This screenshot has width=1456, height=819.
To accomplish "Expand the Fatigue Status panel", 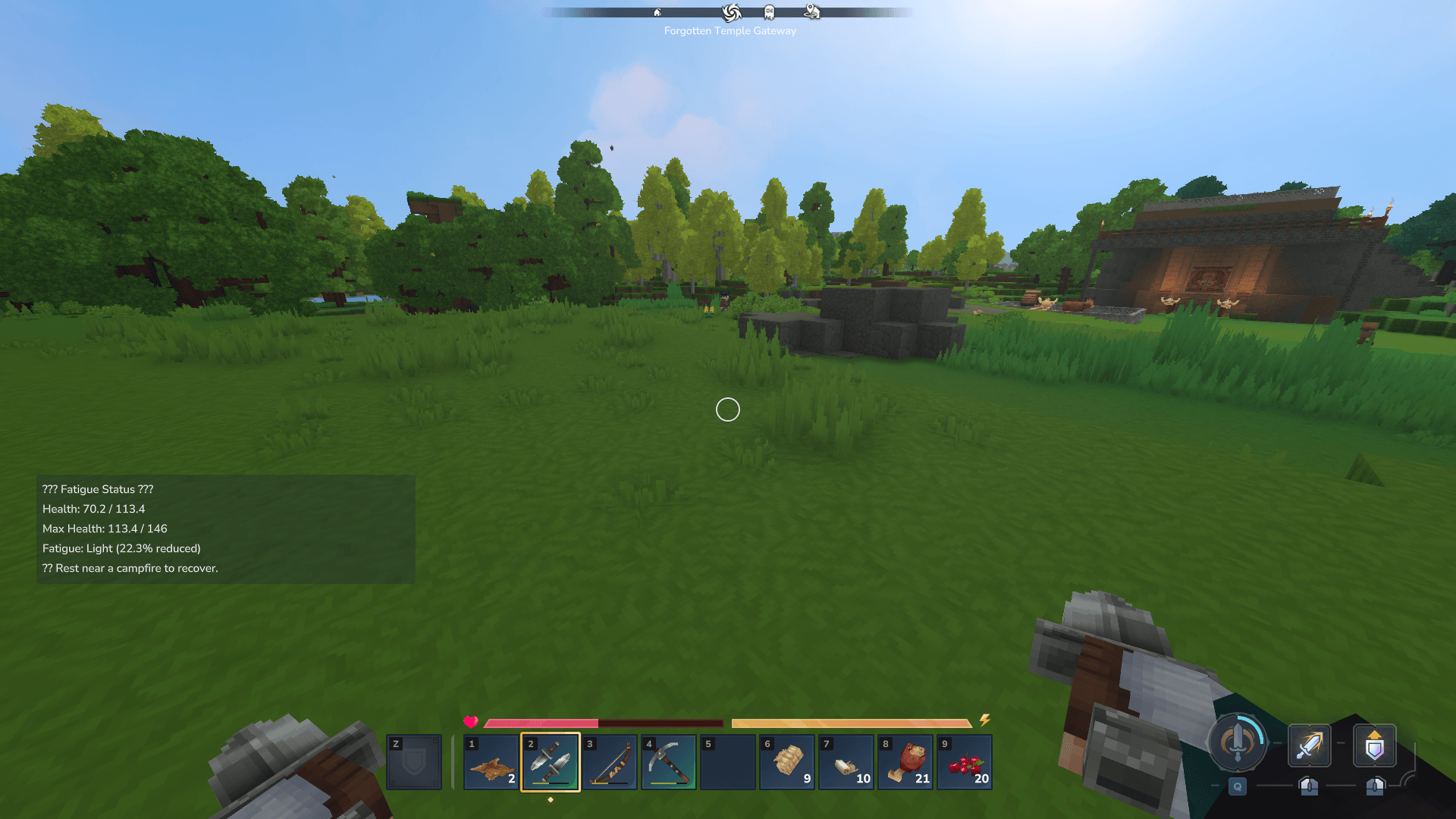I will point(99,489).
